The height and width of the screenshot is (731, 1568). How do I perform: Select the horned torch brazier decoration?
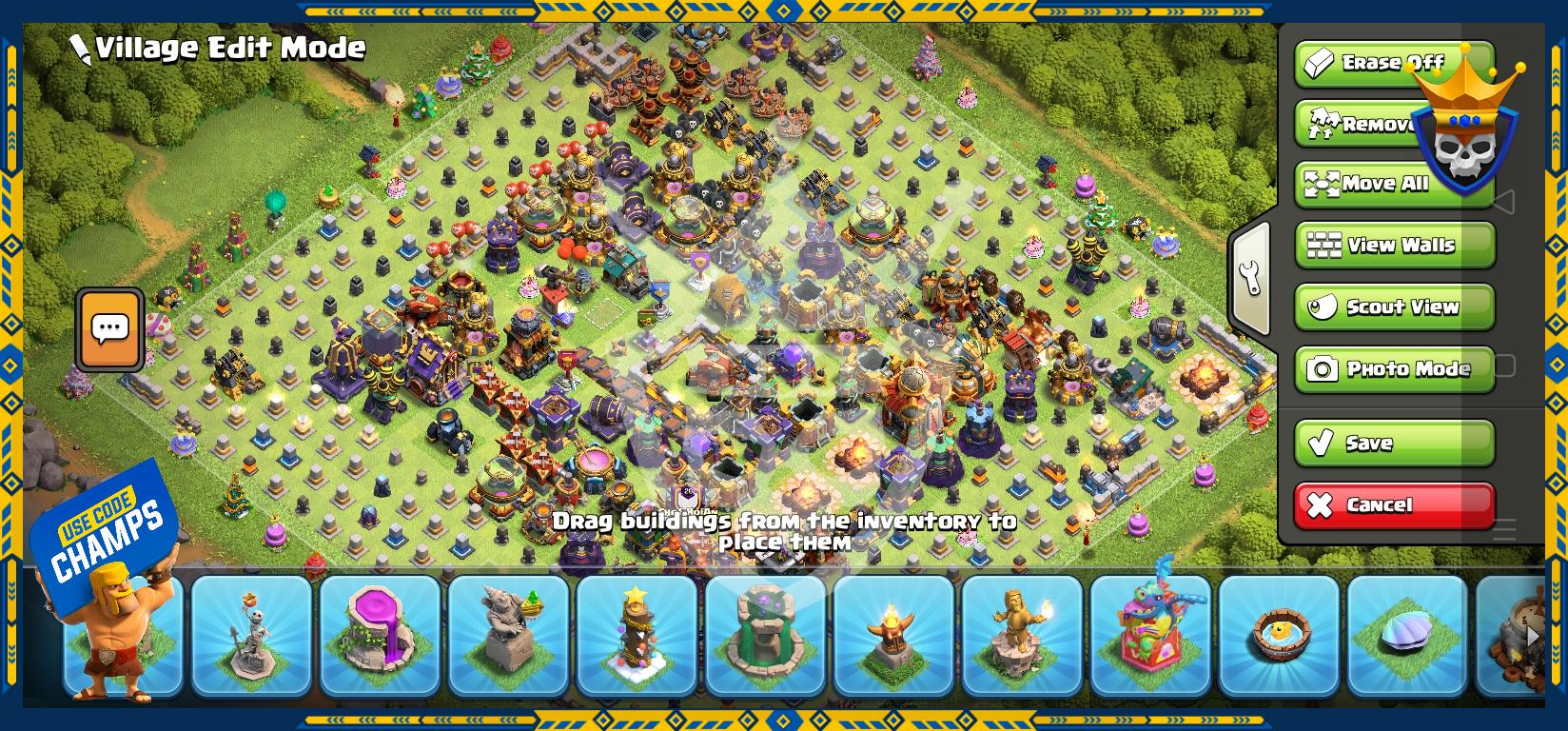tap(894, 635)
